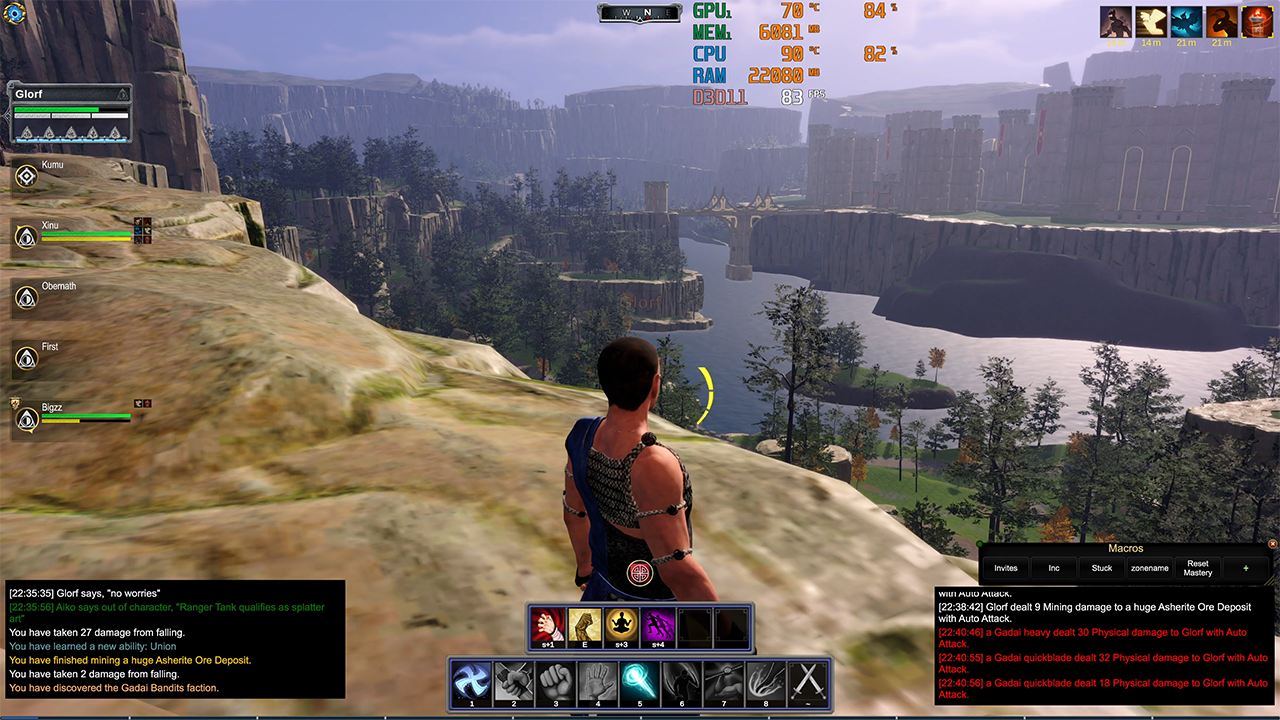Image resolution: width=1280 pixels, height=720 pixels.
Task: Inspect the winged boot buff icon
Action: [x=1151, y=22]
